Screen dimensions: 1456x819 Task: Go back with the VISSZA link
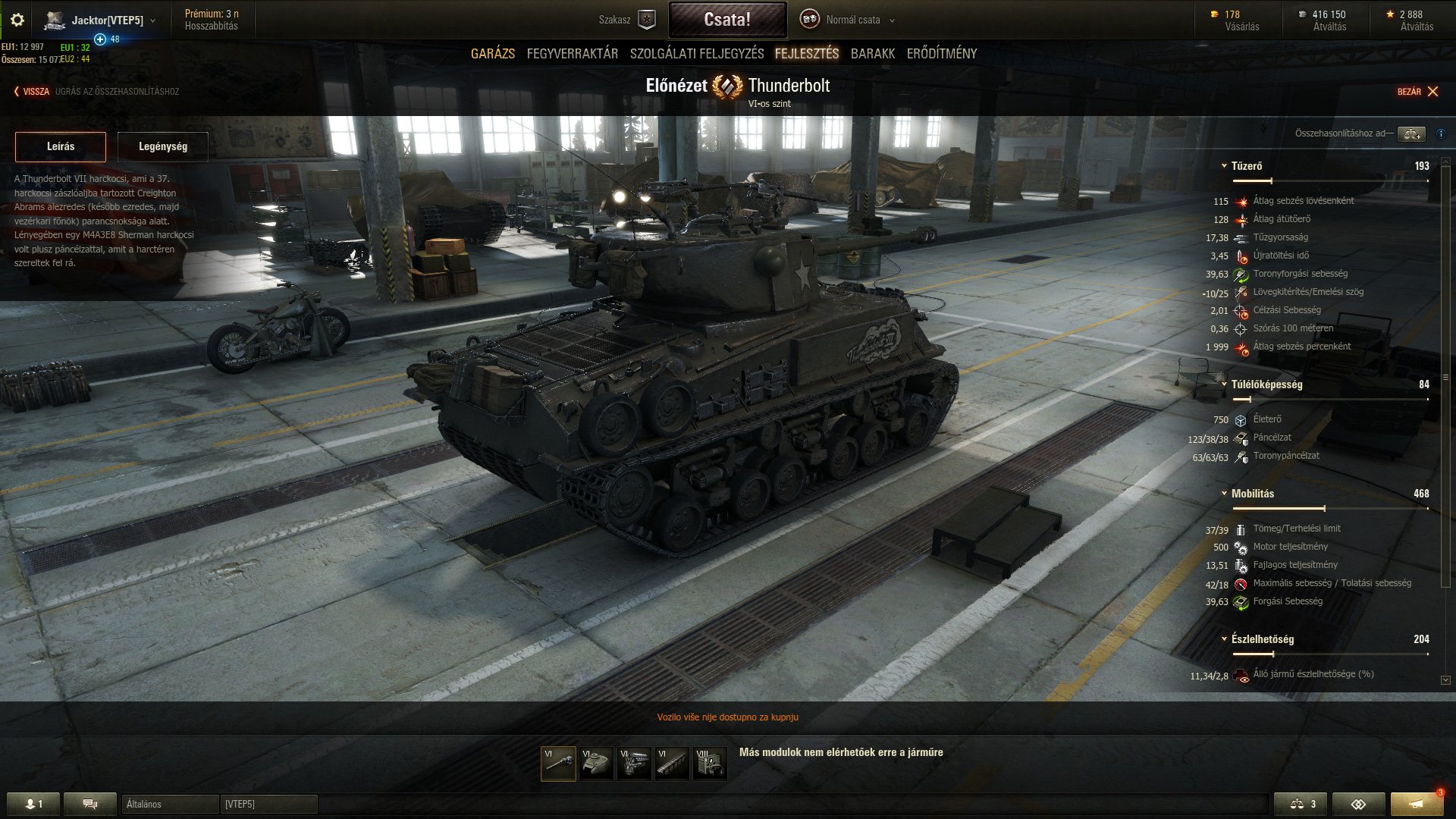[x=32, y=92]
